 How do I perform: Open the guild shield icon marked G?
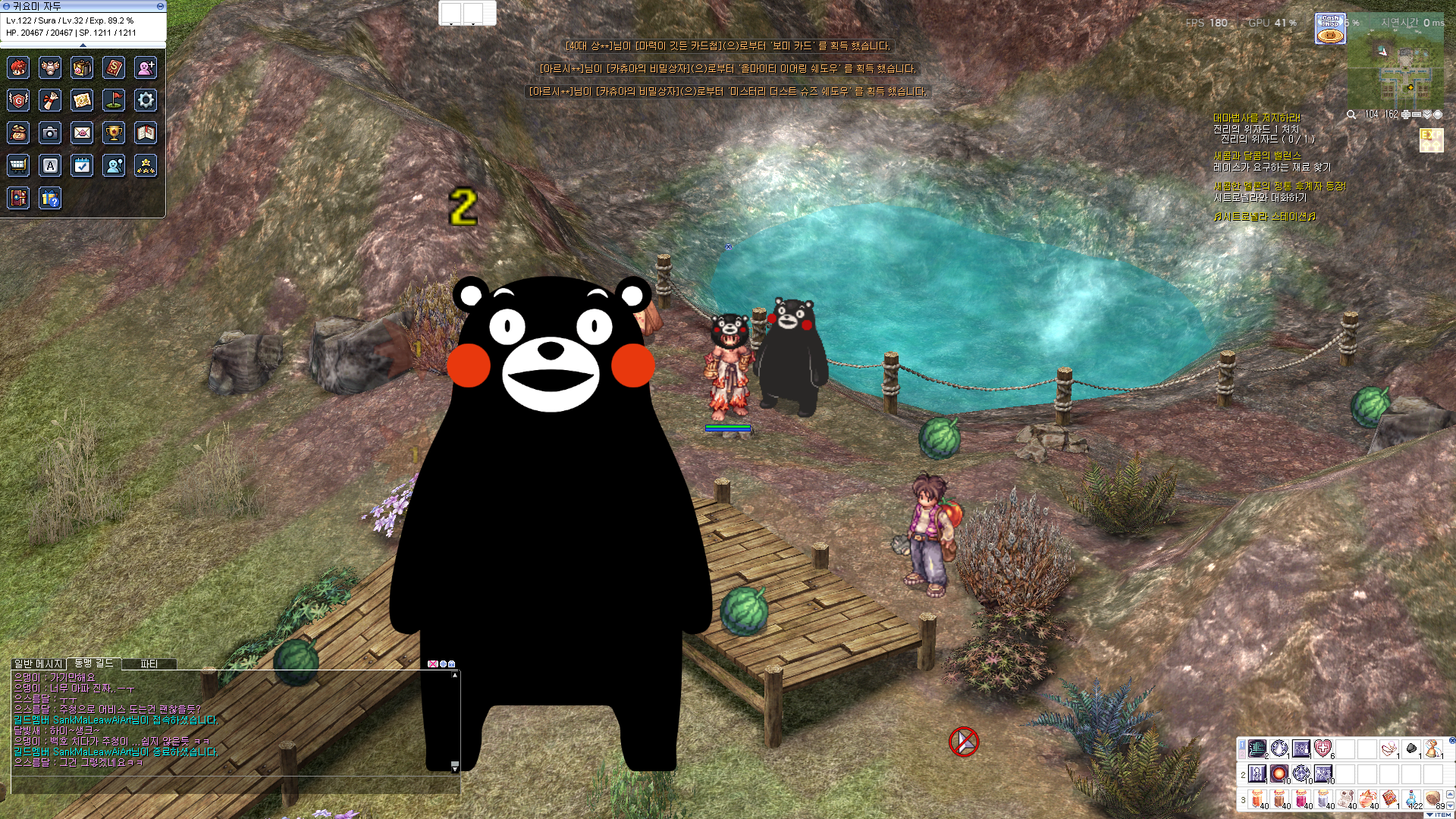18,99
